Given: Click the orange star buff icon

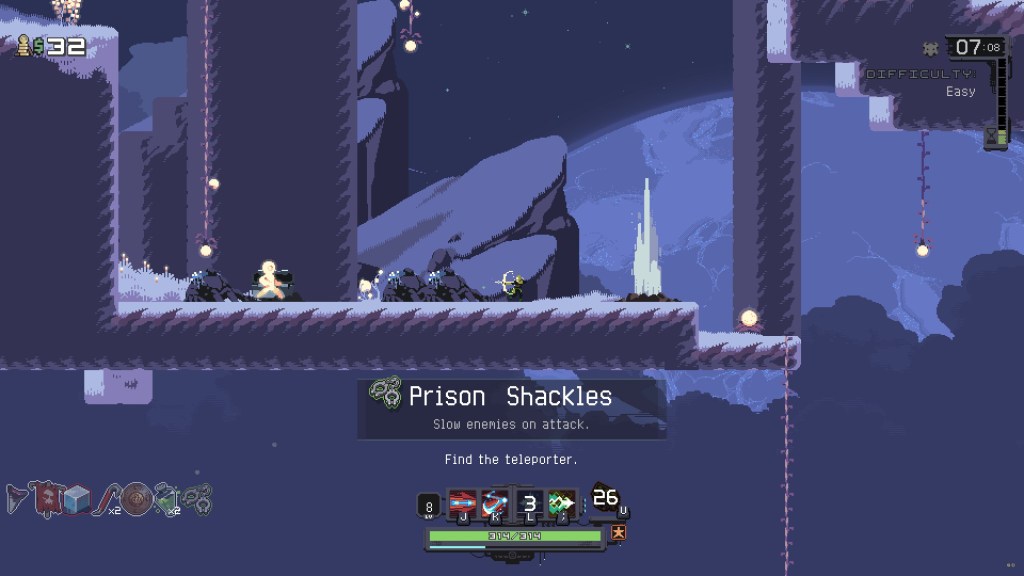Looking at the screenshot, I should point(618,533).
